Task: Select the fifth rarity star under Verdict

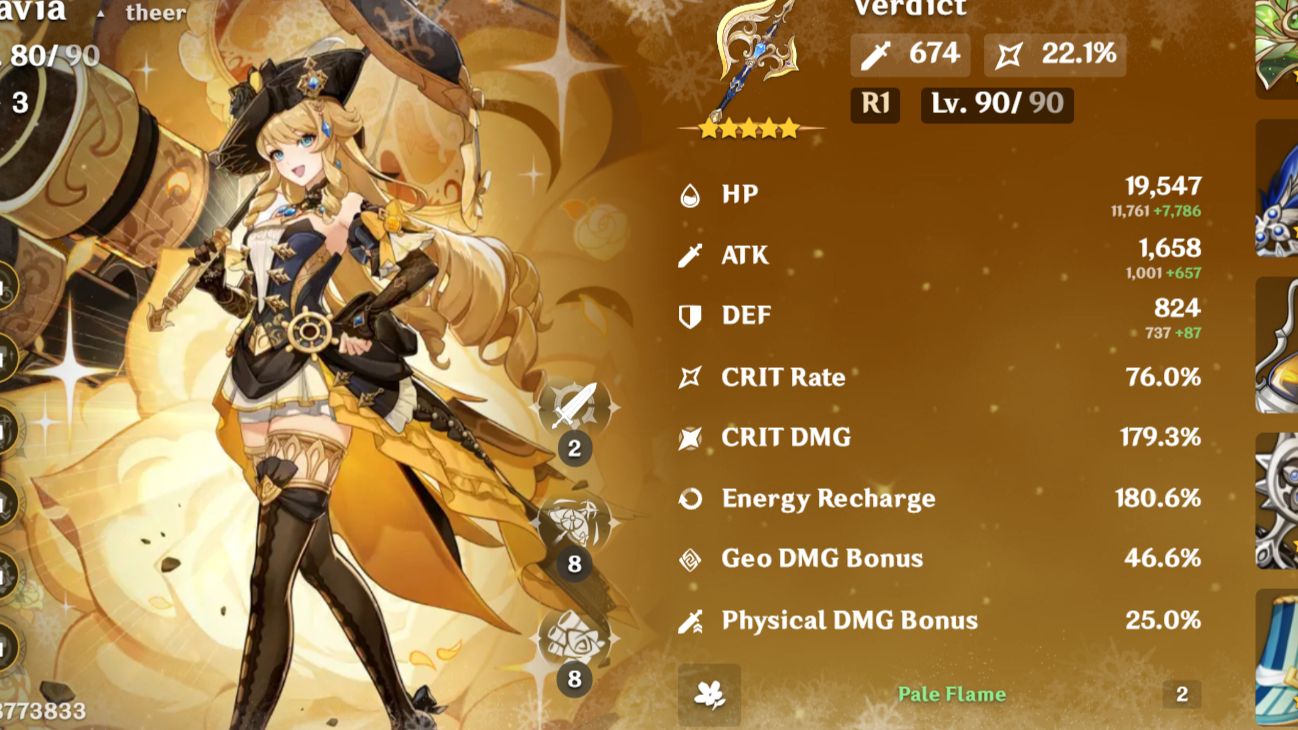Action: pyautogui.click(x=791, y=127)
